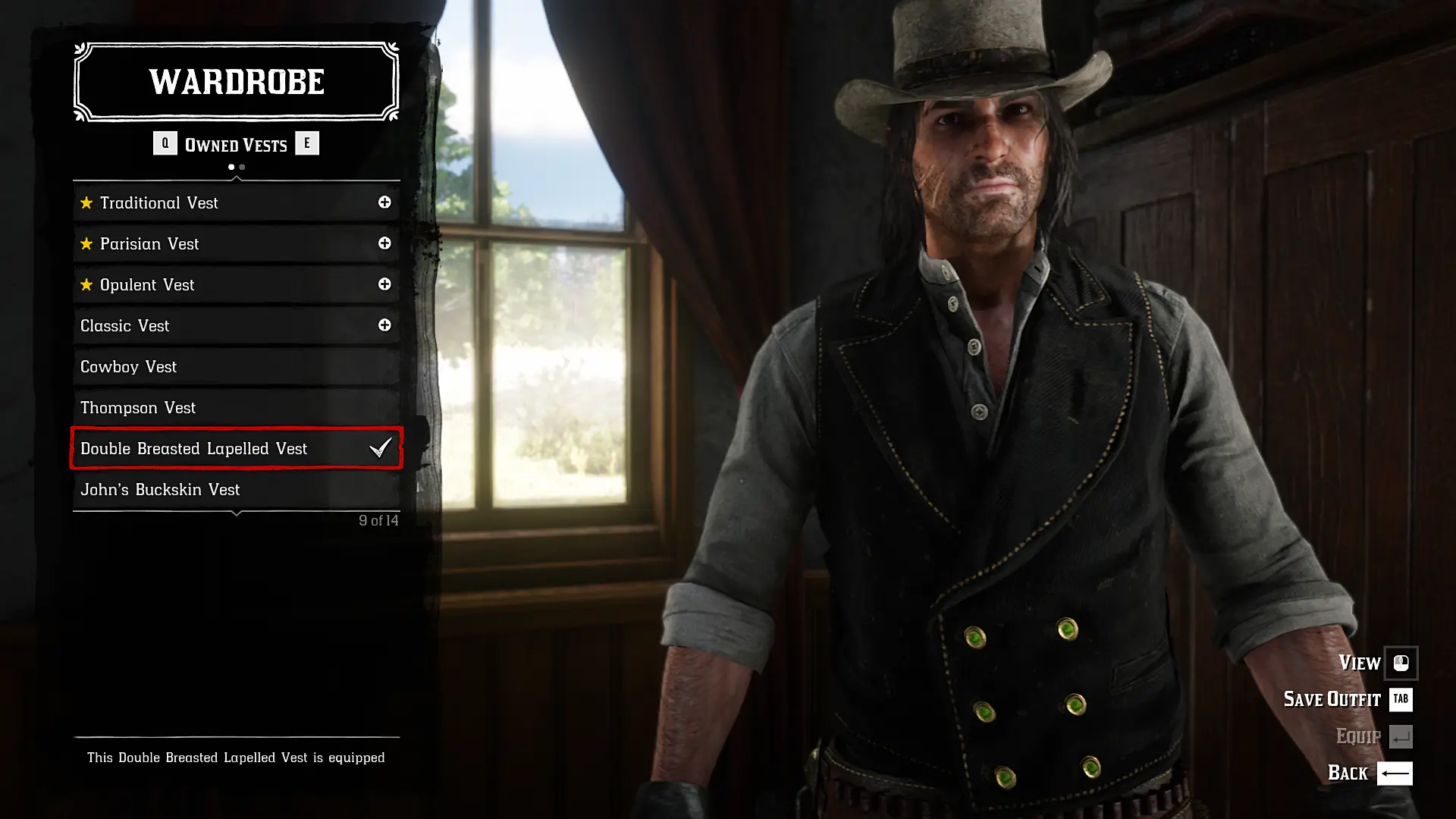Switch category via the Owned Vests header

coord(236,144)
